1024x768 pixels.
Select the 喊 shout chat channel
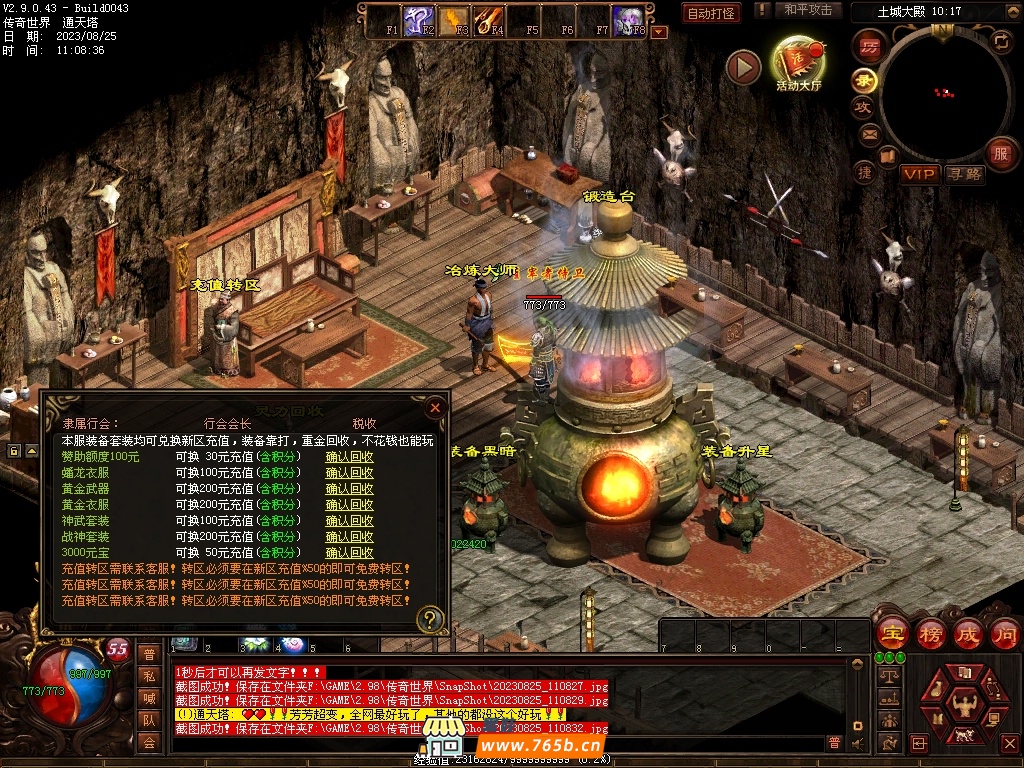149,698
